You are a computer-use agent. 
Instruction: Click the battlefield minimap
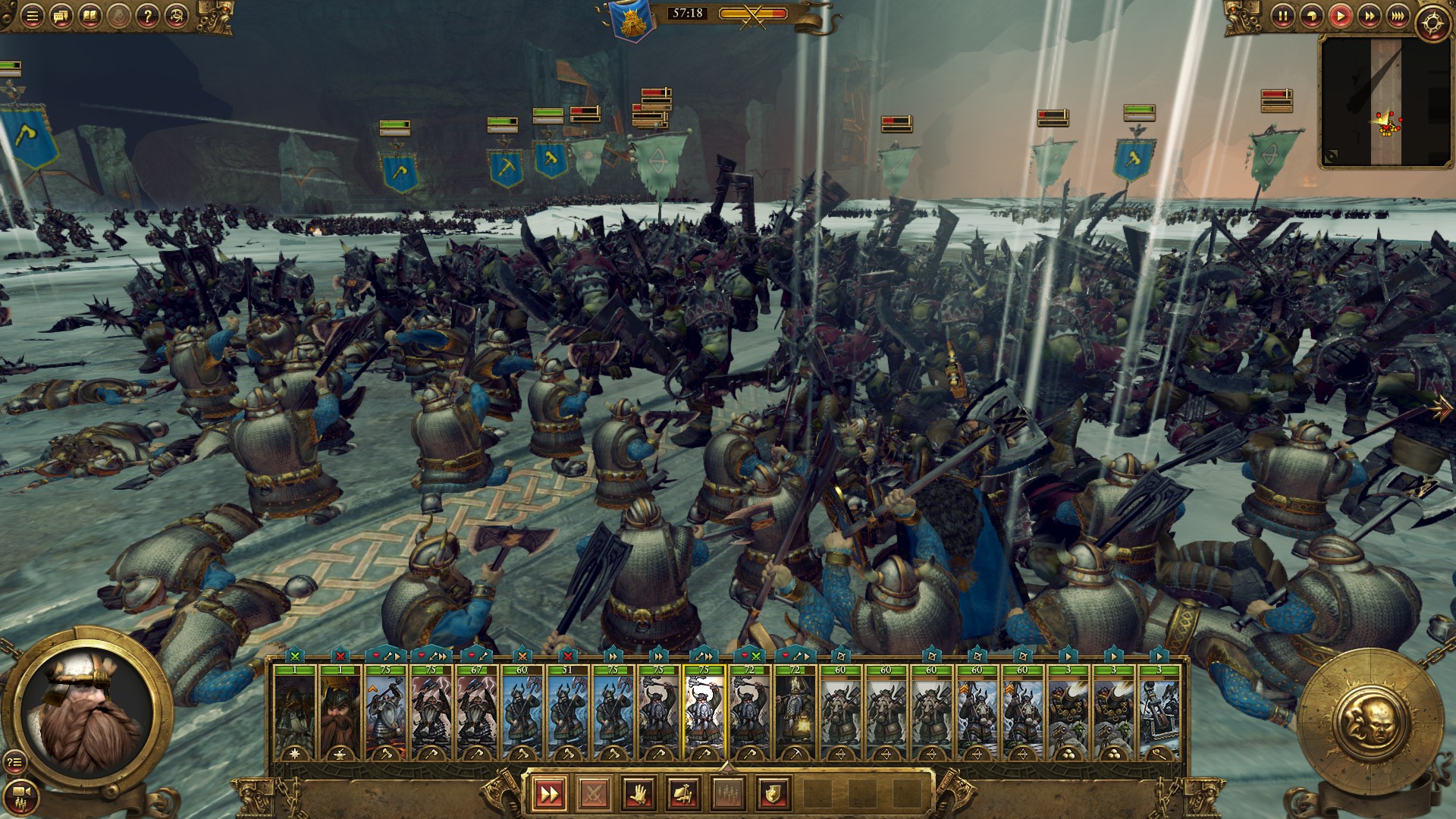[1385, 101]
